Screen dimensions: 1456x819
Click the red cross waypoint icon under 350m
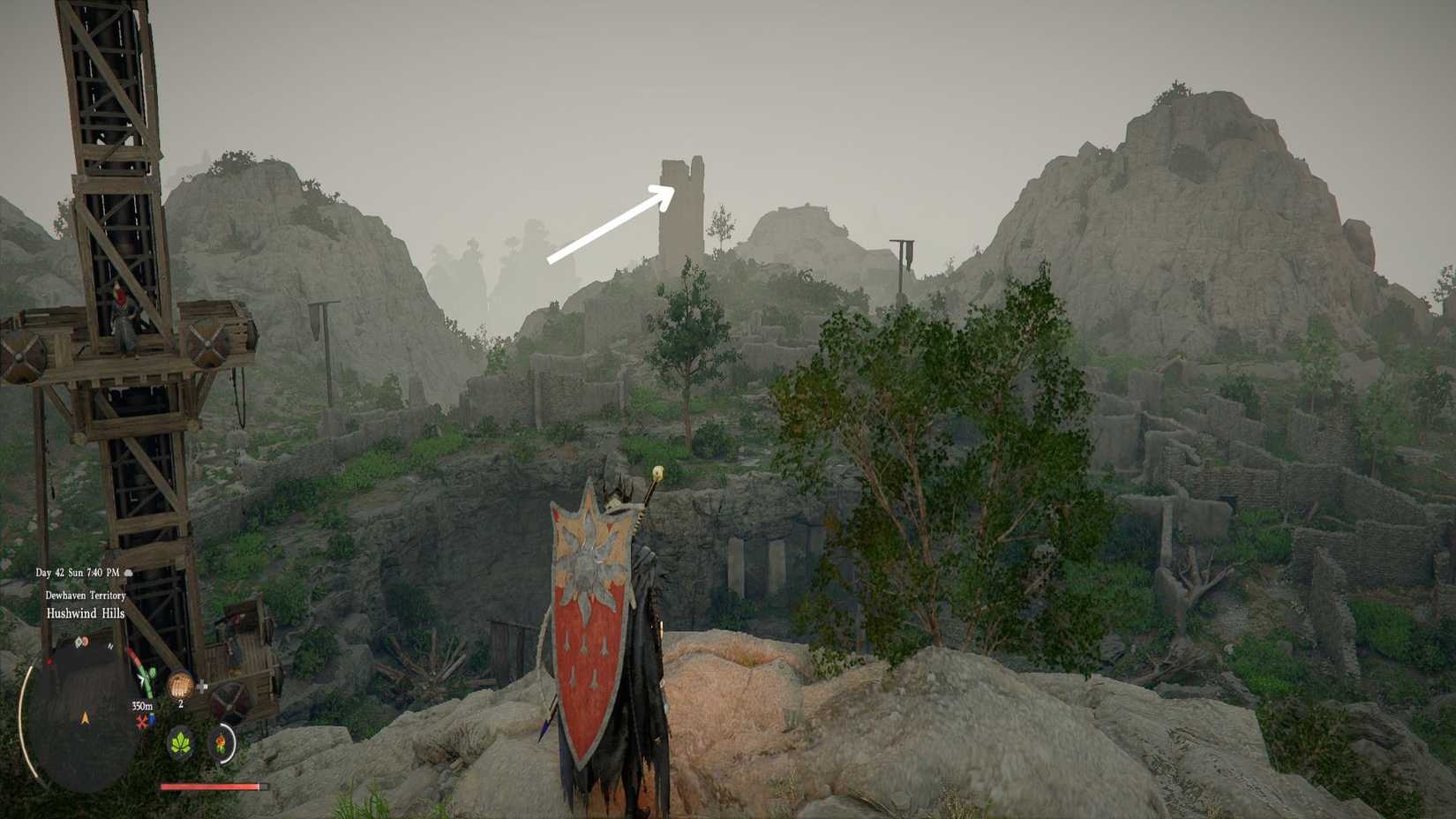pyautogui.click(x=142, y=724)
